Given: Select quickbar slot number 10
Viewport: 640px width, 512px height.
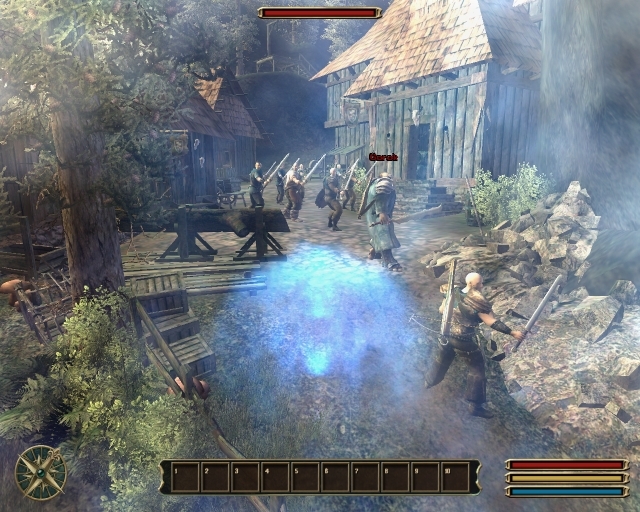Looking at the screenshot, I should coord(455,477).
